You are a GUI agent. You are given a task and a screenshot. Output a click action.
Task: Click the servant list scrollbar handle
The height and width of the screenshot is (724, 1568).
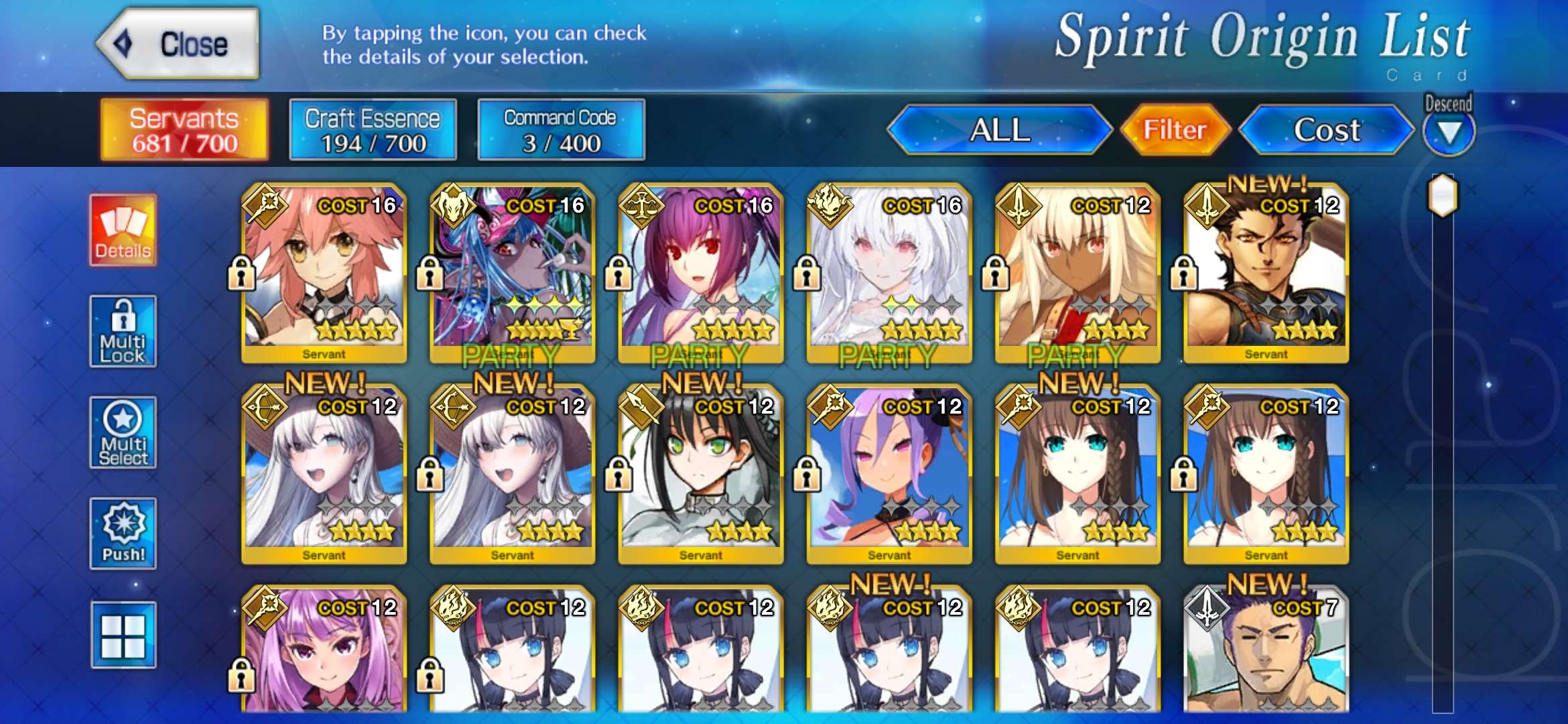click(1443, 196)
